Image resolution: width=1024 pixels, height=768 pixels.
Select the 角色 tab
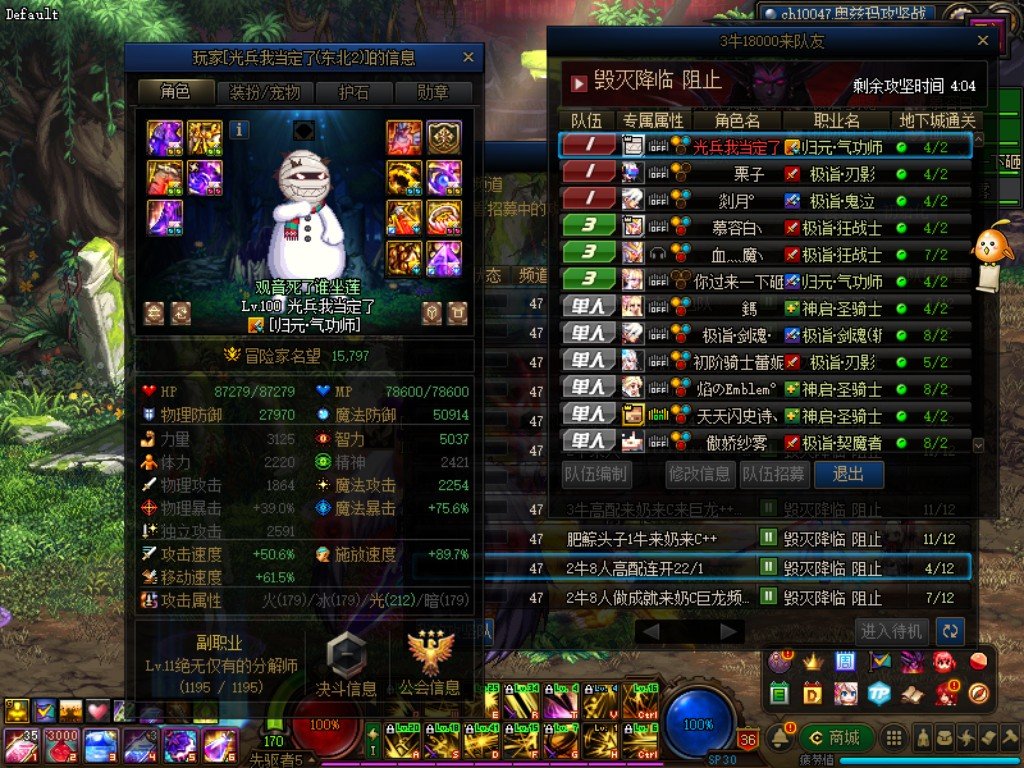click(176, 92)
